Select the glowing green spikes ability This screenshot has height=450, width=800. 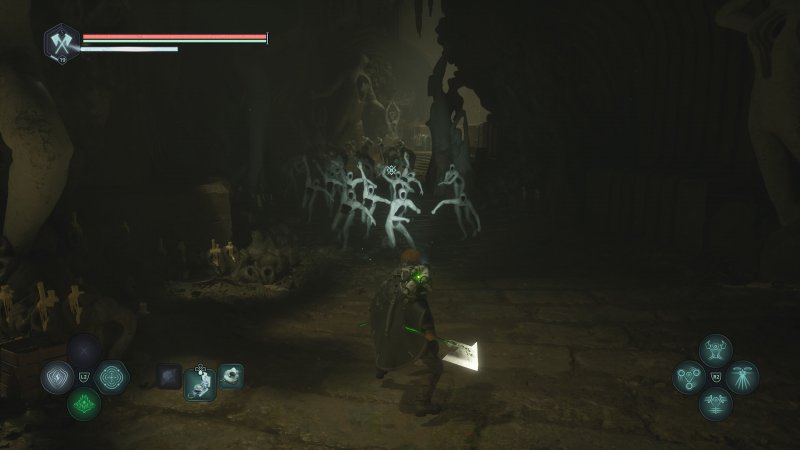tap(84, 404)
